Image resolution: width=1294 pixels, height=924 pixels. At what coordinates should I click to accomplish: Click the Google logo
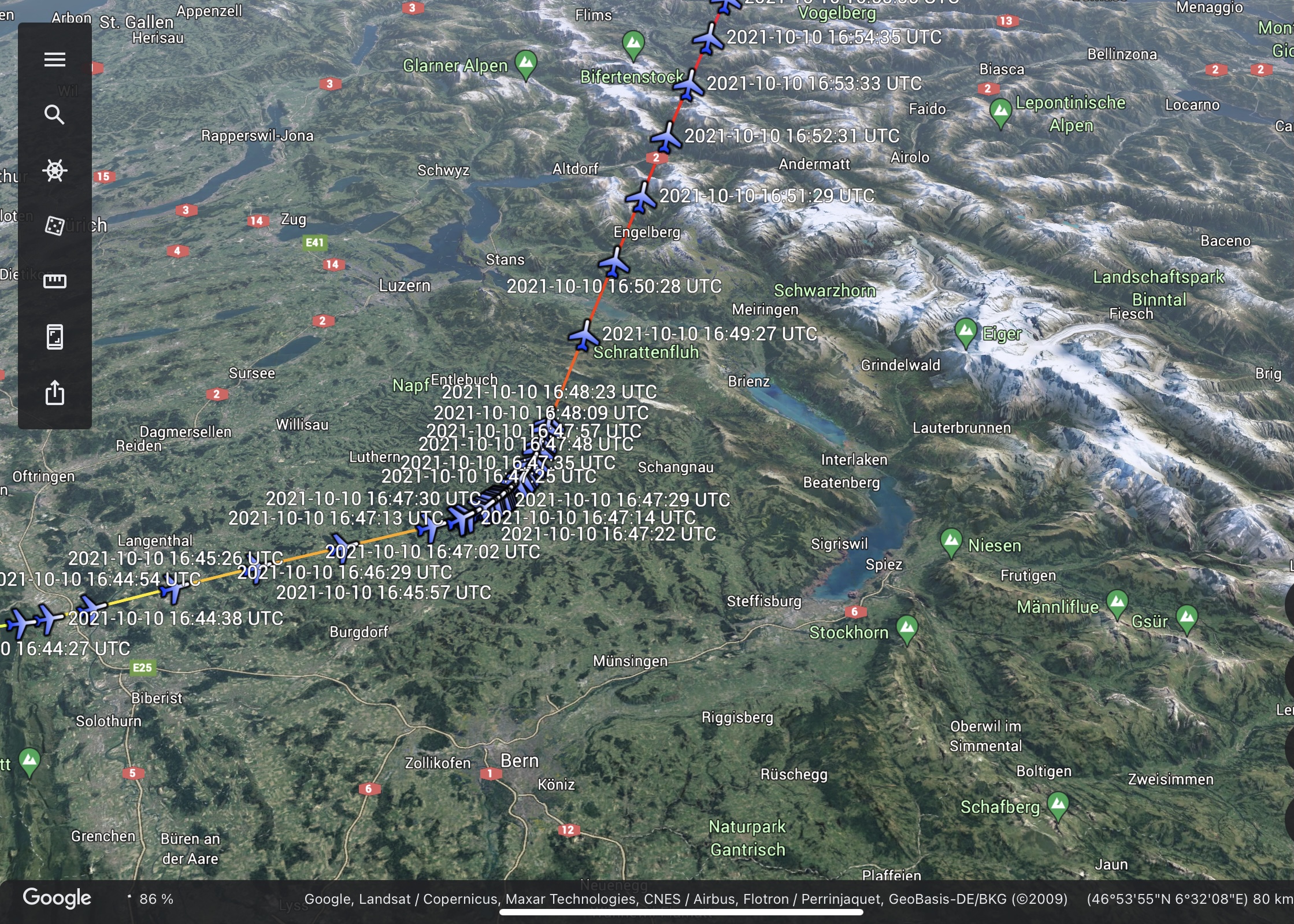coord(57,897)
